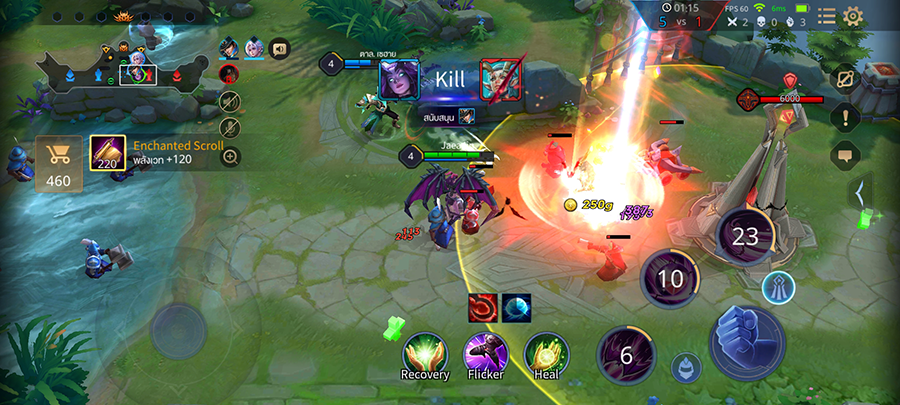This screenshot has height=405, width=900.
Task: Expand the side panel arrow
Action: [859, 190]
